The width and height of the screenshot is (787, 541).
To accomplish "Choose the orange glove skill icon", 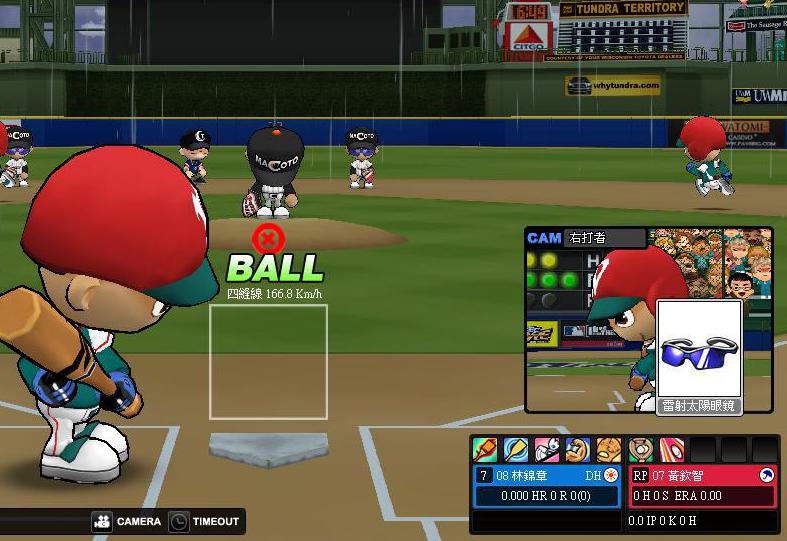I will (609, 450).
